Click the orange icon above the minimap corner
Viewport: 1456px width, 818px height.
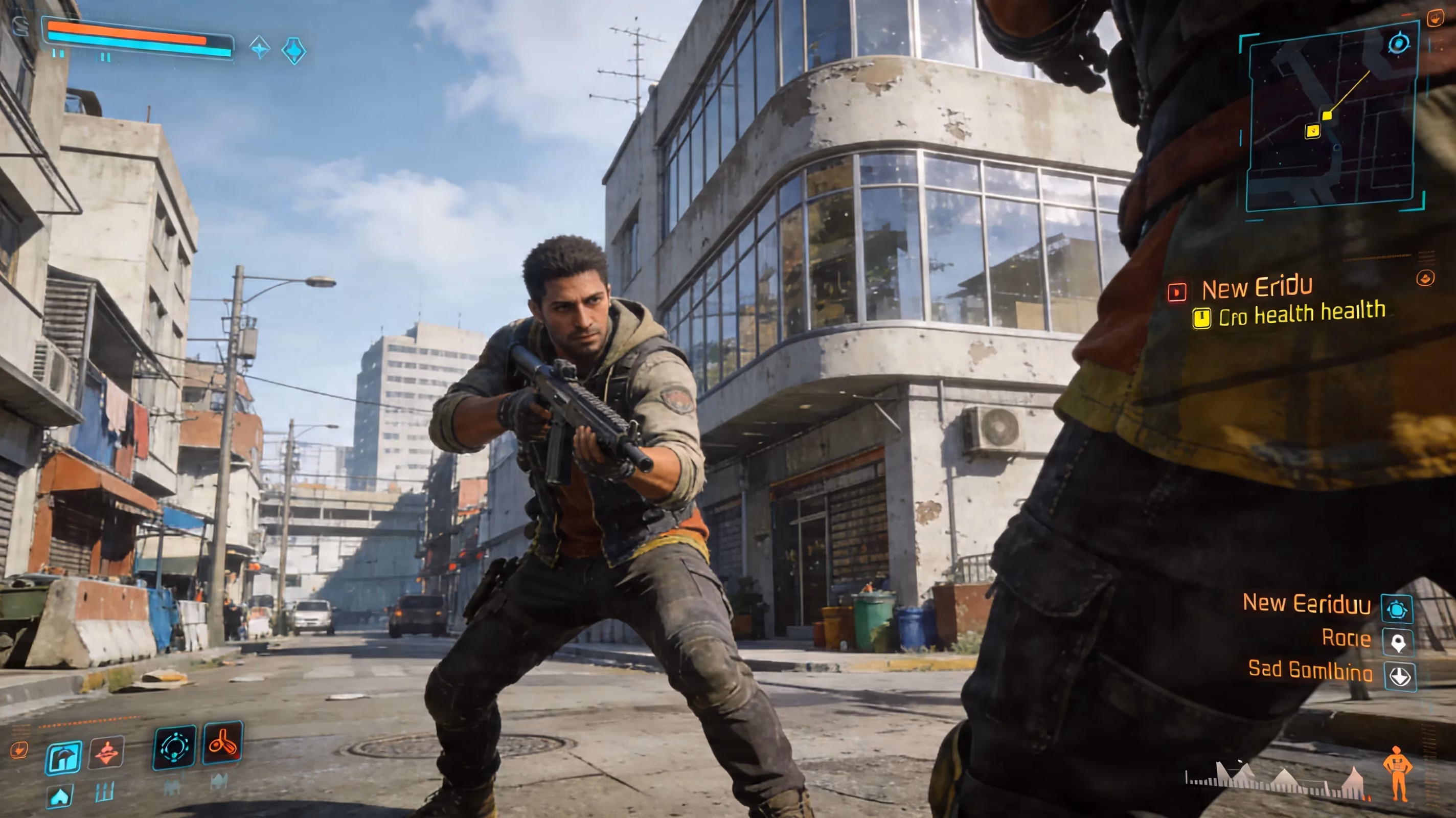(1435, 18)
